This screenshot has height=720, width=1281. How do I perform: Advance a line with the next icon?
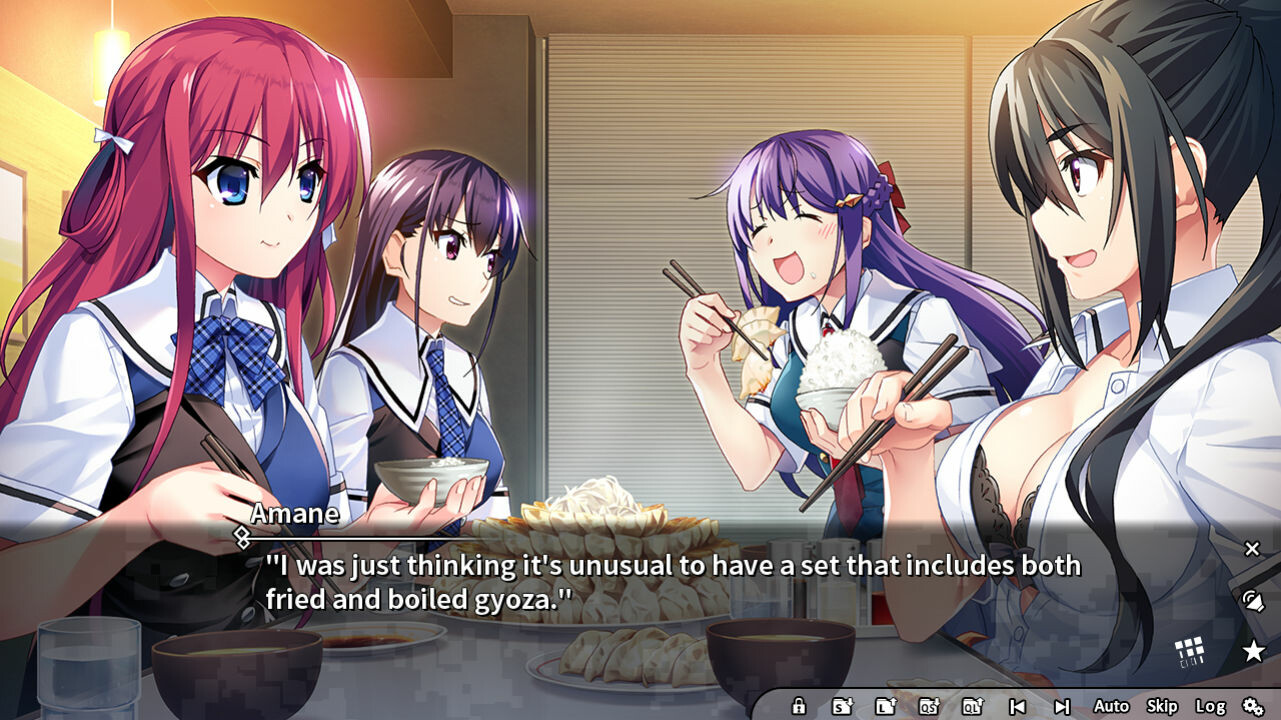(1063, 706)
